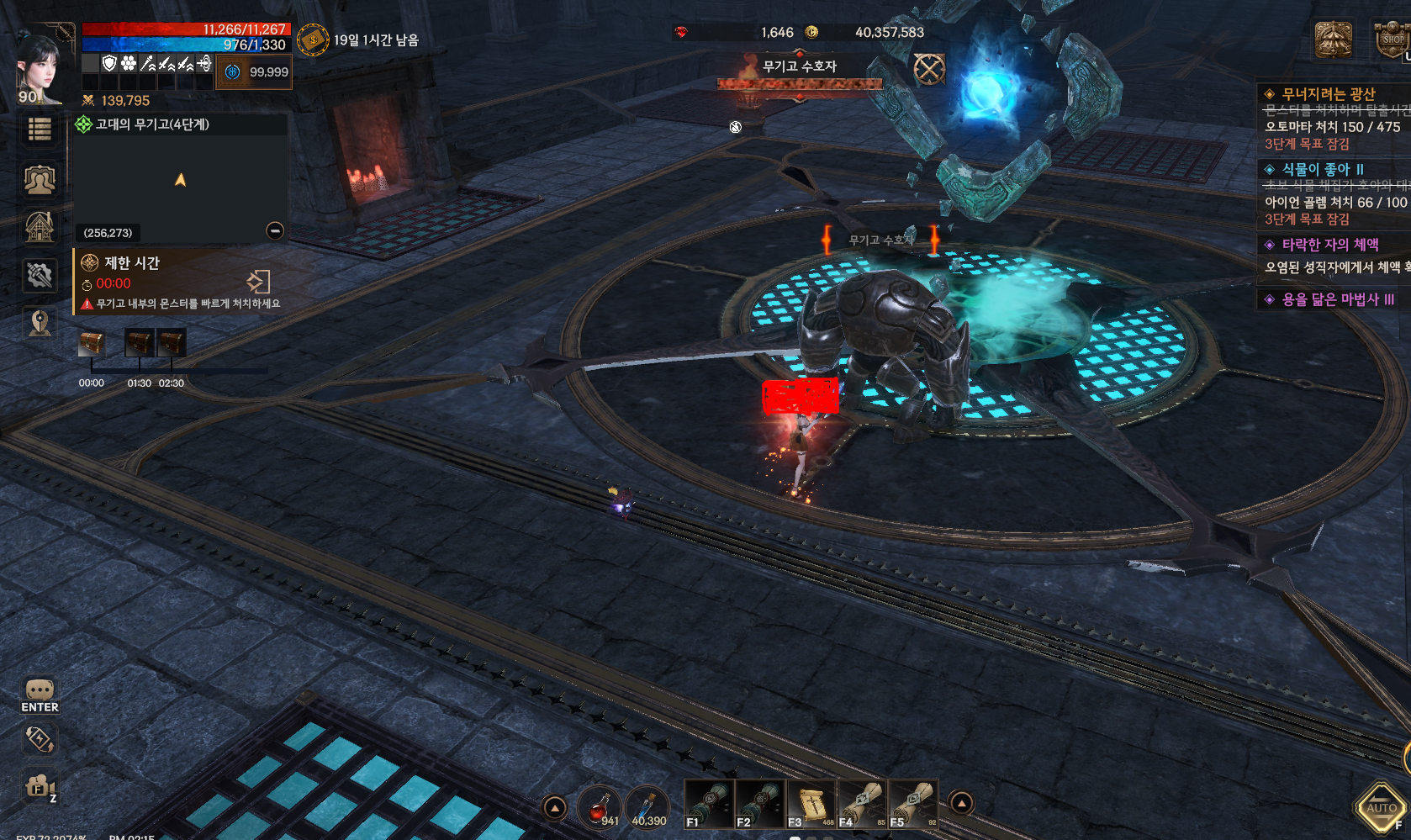Viewport: 1411px width, 840px height.
Task: Click the 고대의 무기고 minimap
Action: [x=180, y=180]
